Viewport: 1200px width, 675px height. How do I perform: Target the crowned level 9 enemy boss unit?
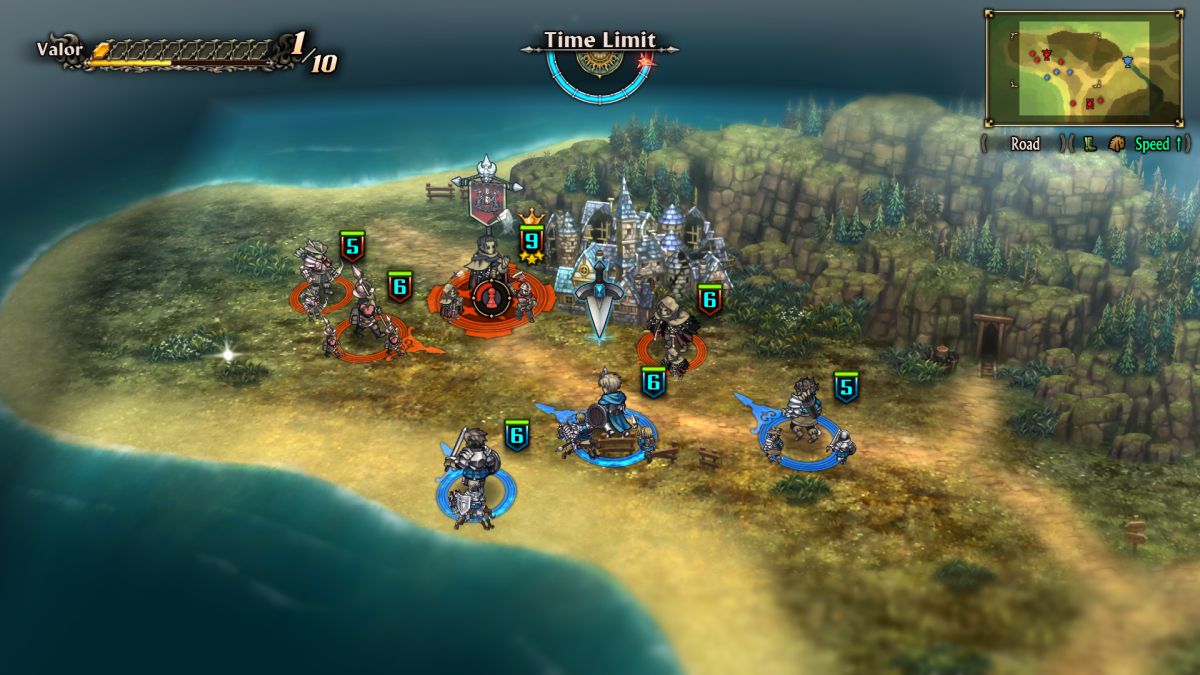click(487, 290)
